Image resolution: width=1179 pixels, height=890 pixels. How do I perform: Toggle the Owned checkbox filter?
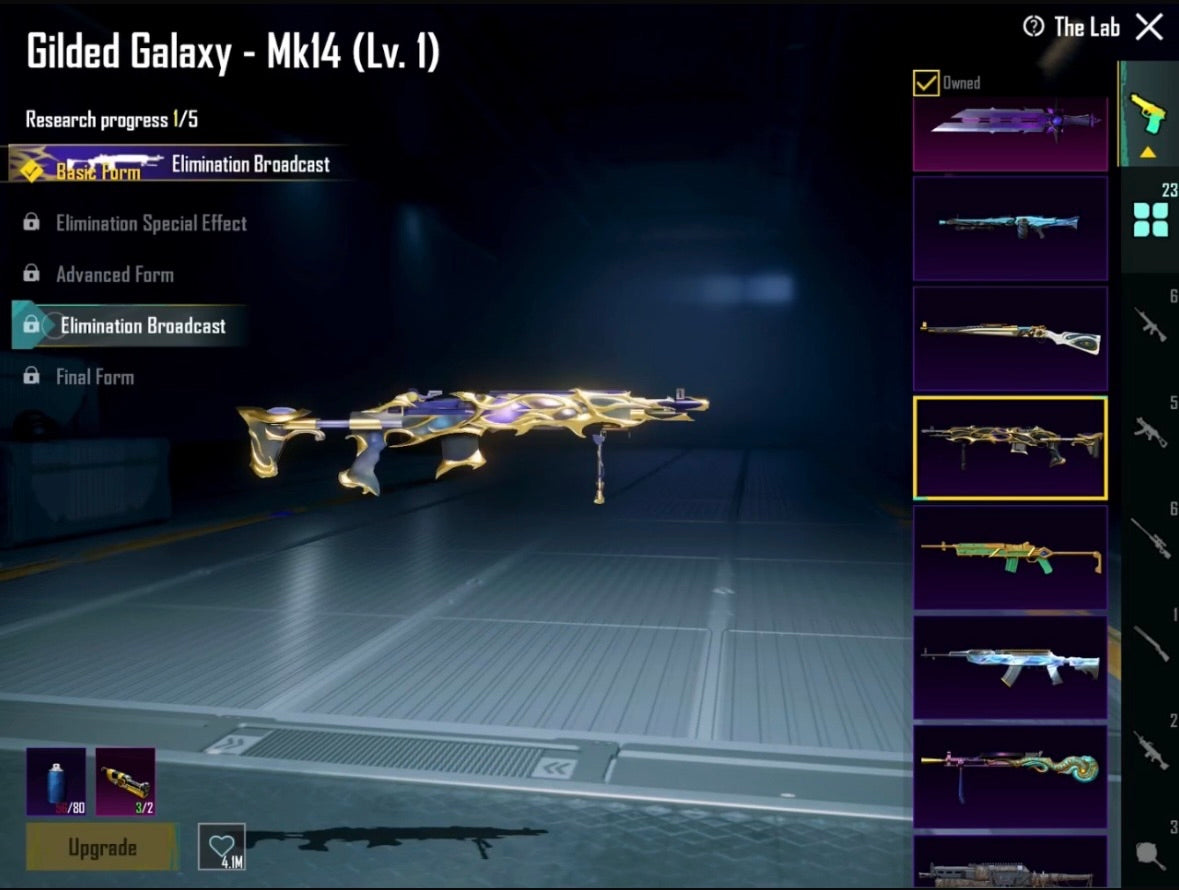coord(926,83)
